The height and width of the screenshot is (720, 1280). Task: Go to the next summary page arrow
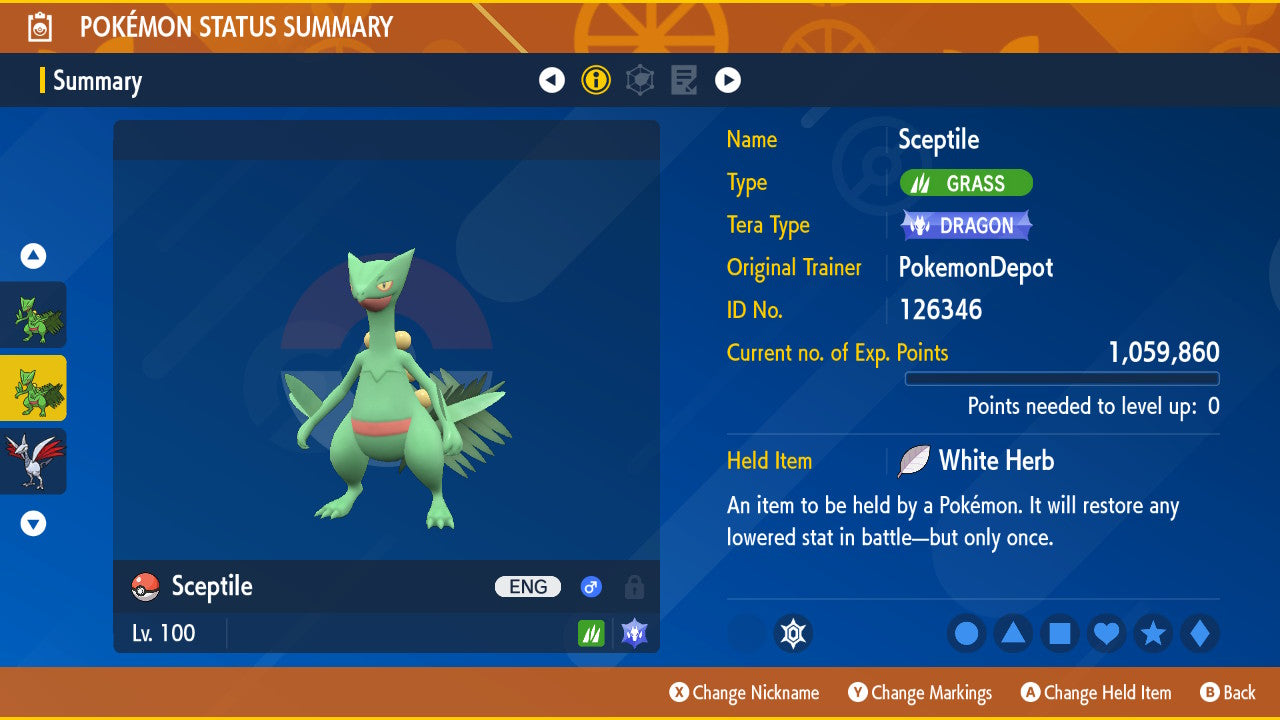(x=728, y=80)
